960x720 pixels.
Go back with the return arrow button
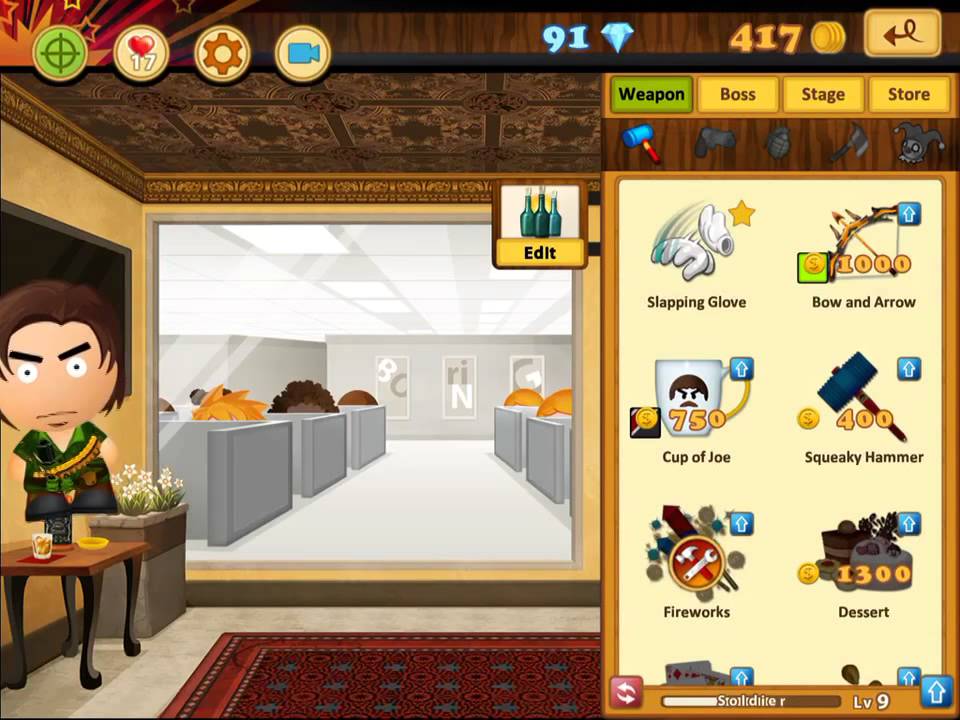click(x=902, y=35)
